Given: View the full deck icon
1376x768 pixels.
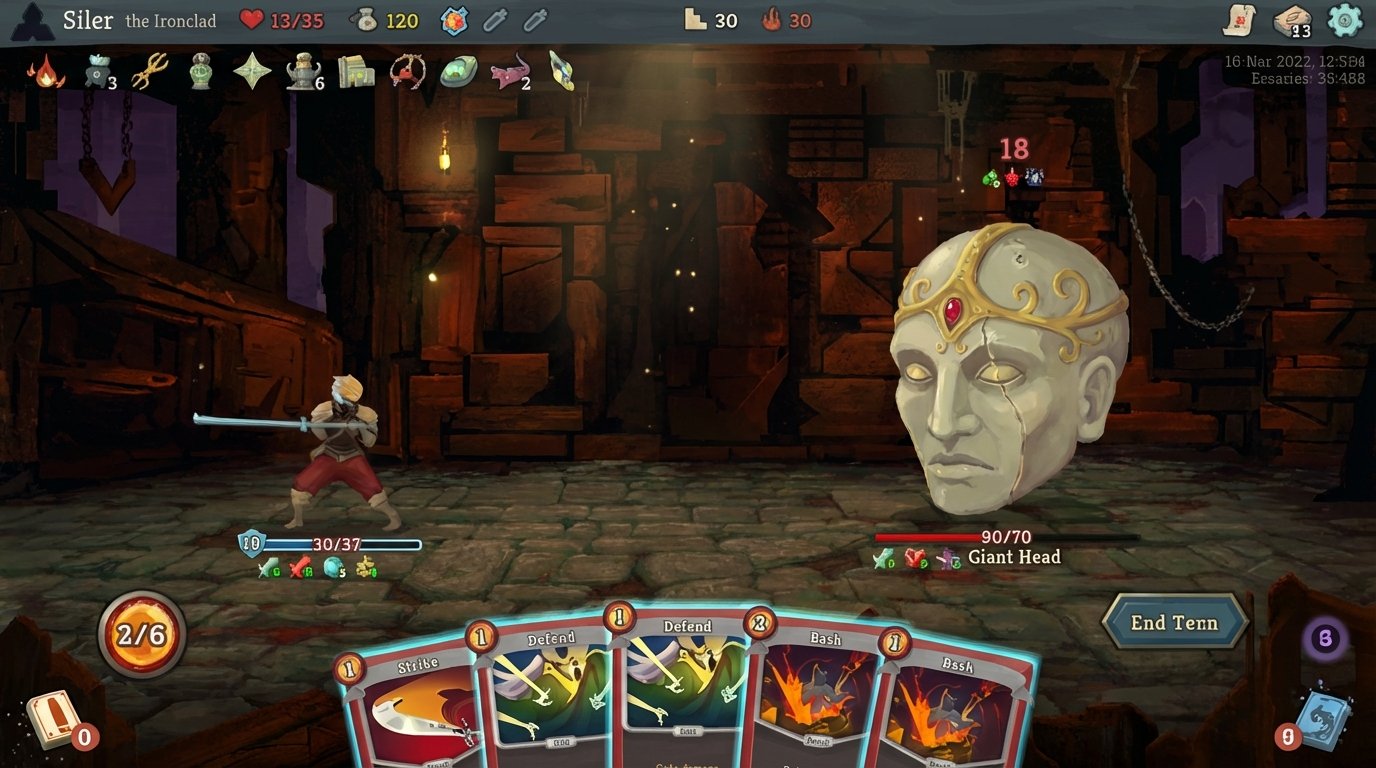Looking at the screenshot, I should pos(1292,21).
